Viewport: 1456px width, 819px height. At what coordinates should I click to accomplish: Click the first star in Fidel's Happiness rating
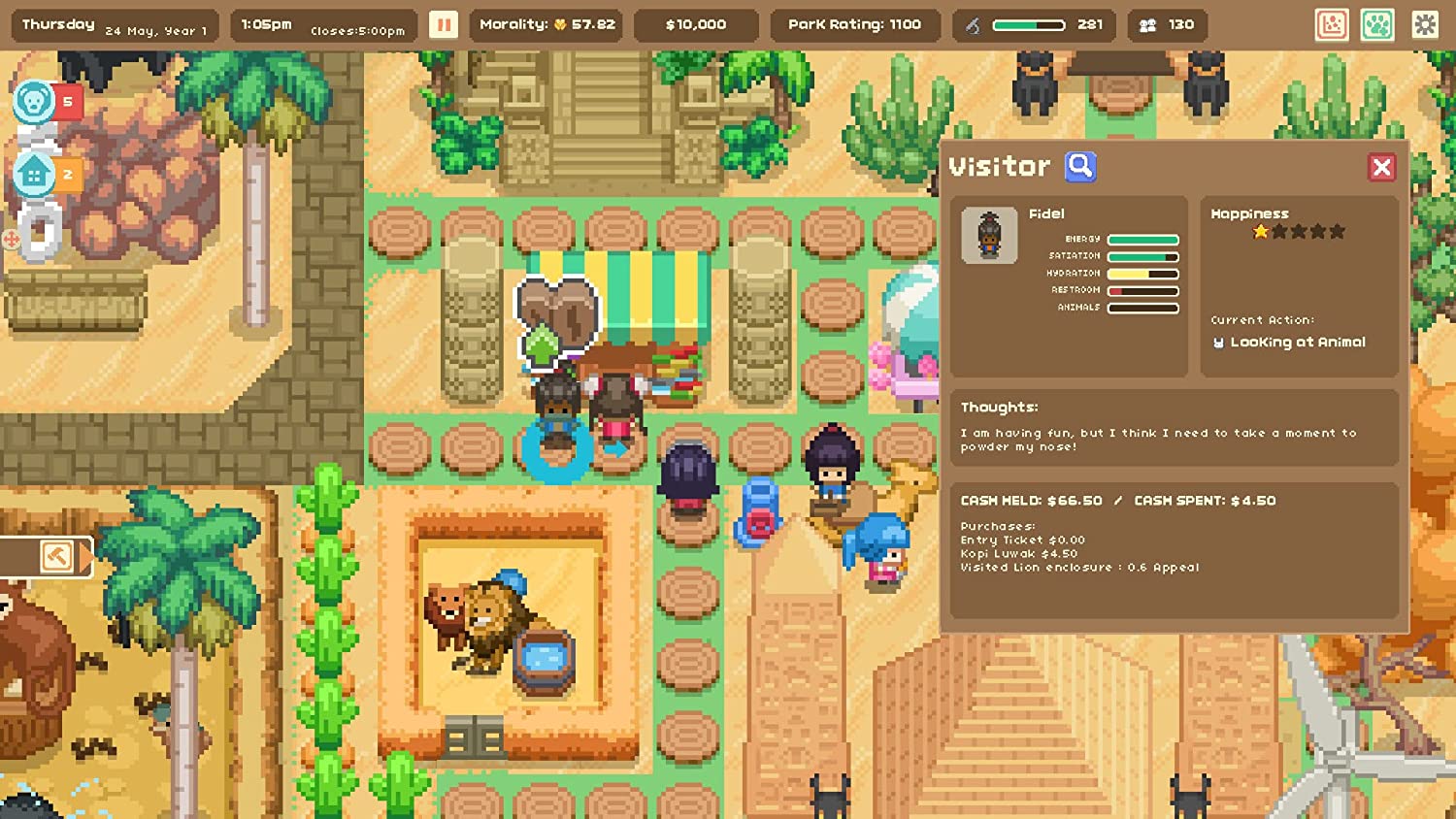coord(1259,230)
